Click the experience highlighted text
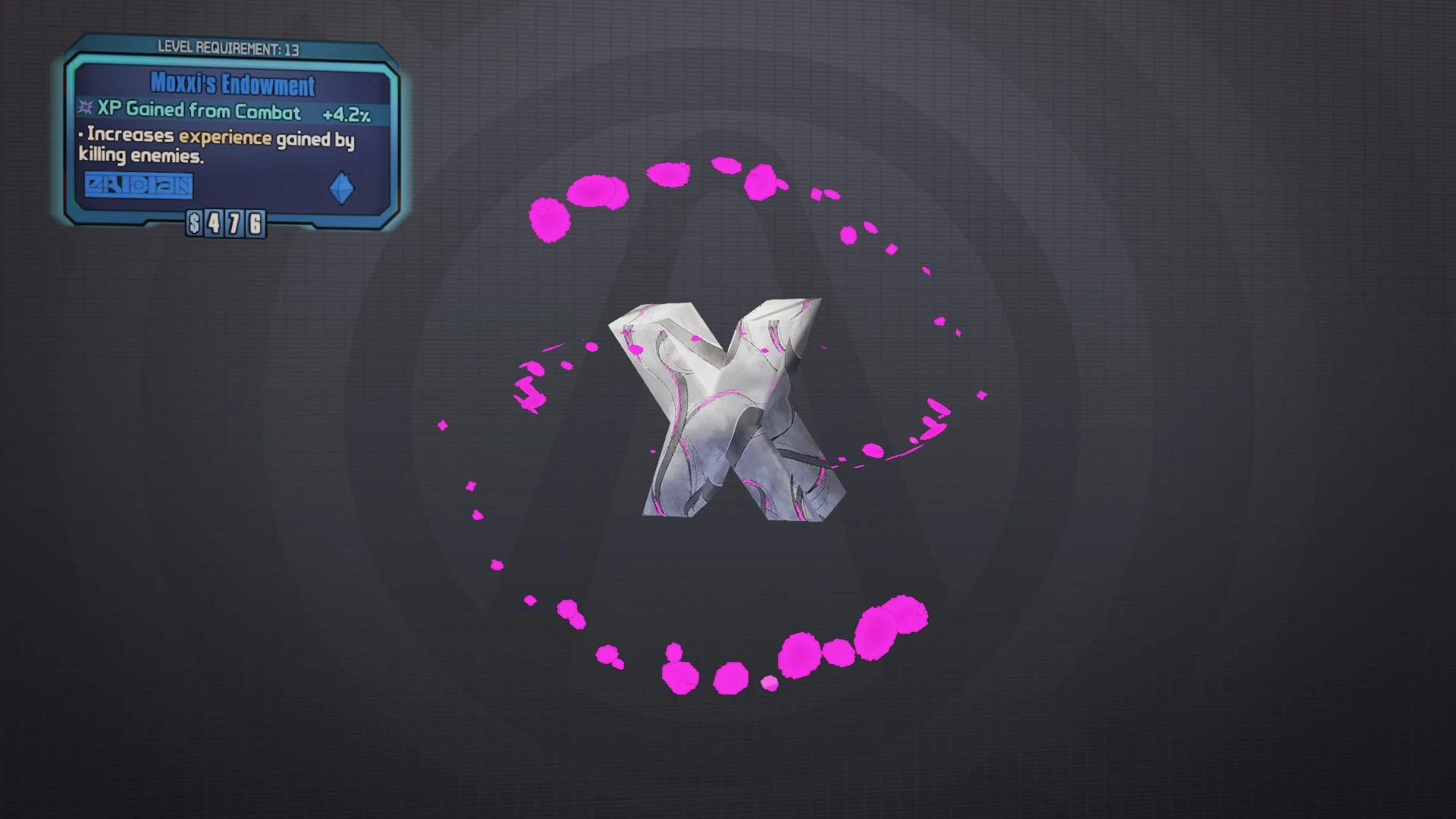The width and height of the screenshot is (1456, 819). pyautogui.click(x=224, y=138)
